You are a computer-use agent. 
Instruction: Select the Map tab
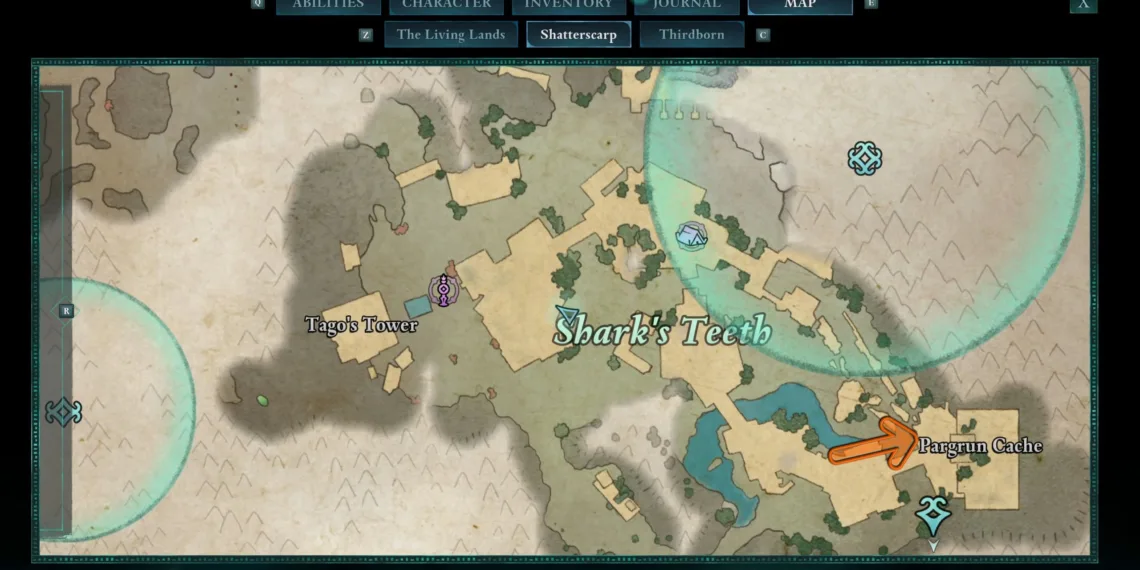(800, 5)
